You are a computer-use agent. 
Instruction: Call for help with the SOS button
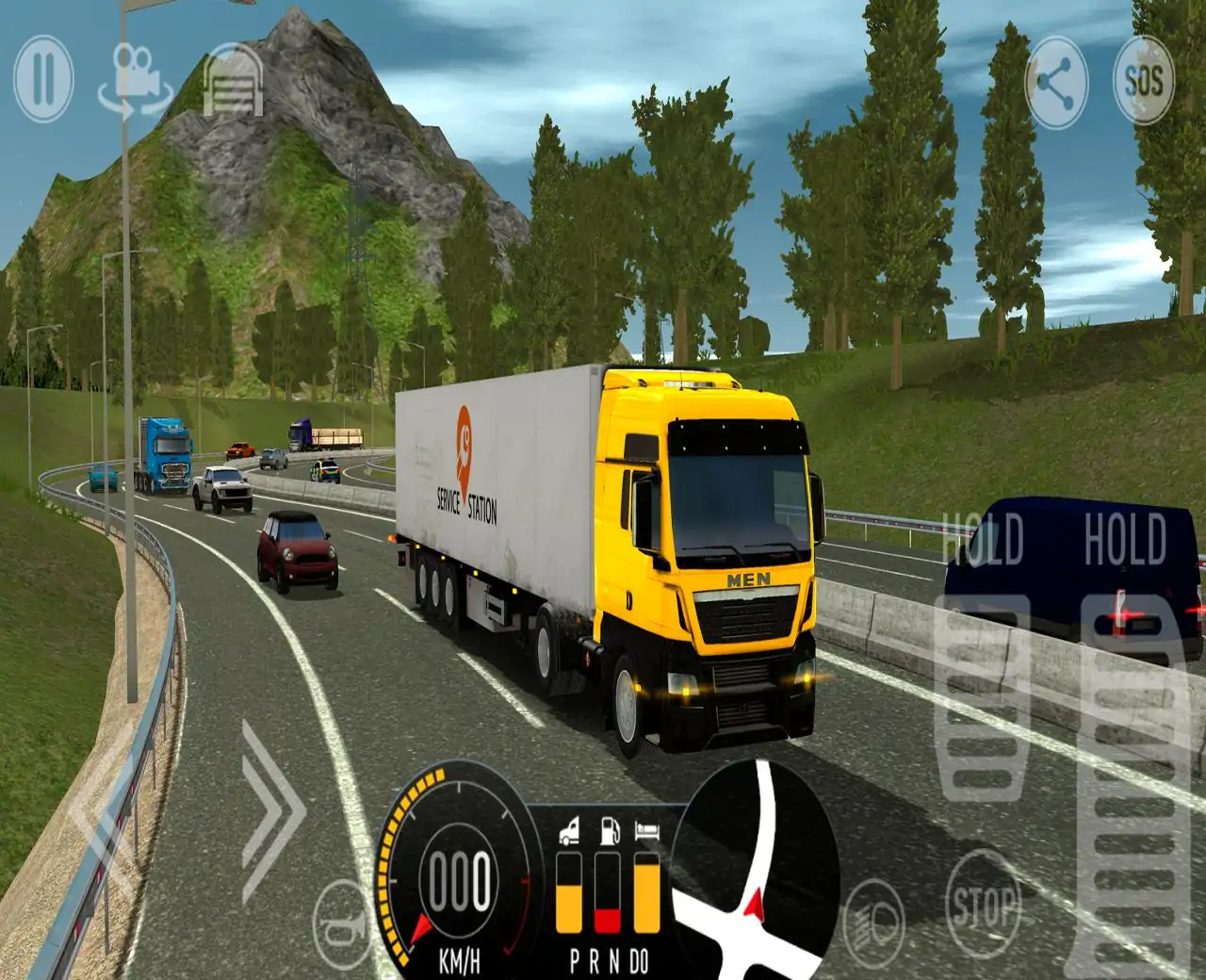click(x=1143, y=82)
